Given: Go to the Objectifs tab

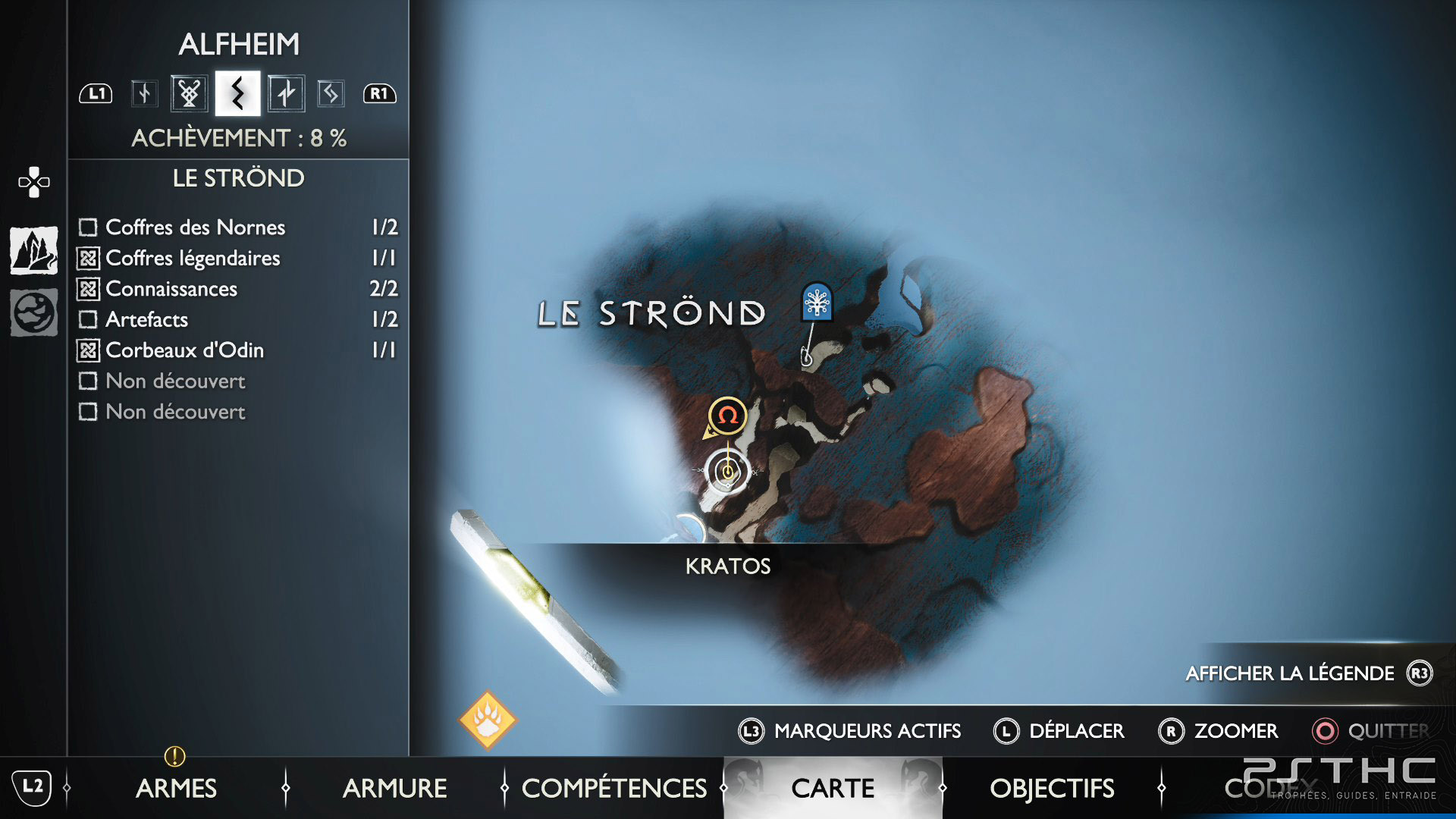Looking at the screenshot, I should (x=1052, y=788).
